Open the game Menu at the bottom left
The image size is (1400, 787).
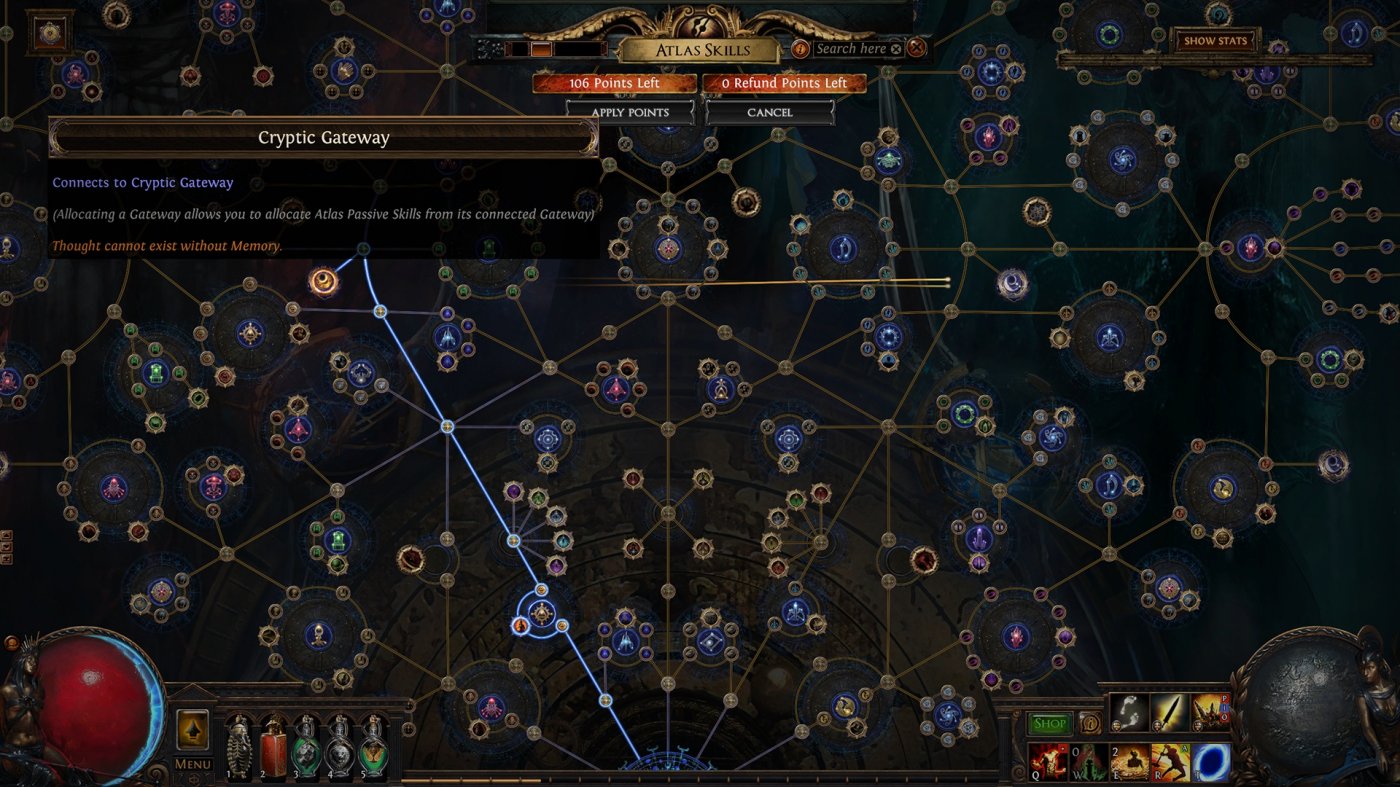(192, 762)
